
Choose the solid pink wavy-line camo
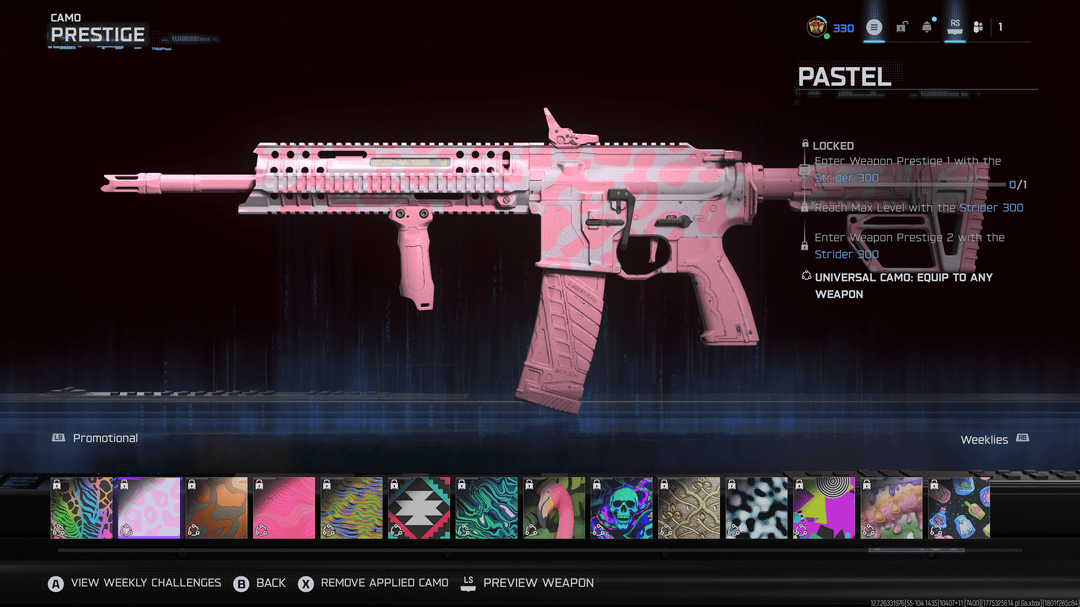click(x=284, y=508)
